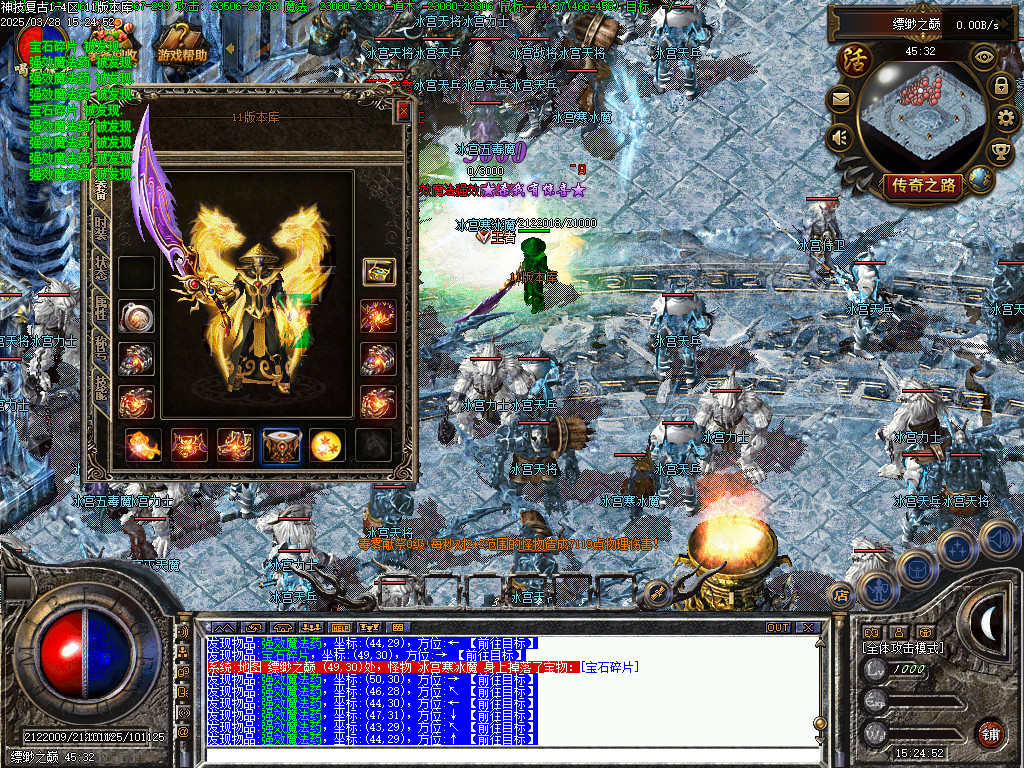Close the character equipment panel
The height and width of the screenshot is (768, 1024).
tap(403, 112)
